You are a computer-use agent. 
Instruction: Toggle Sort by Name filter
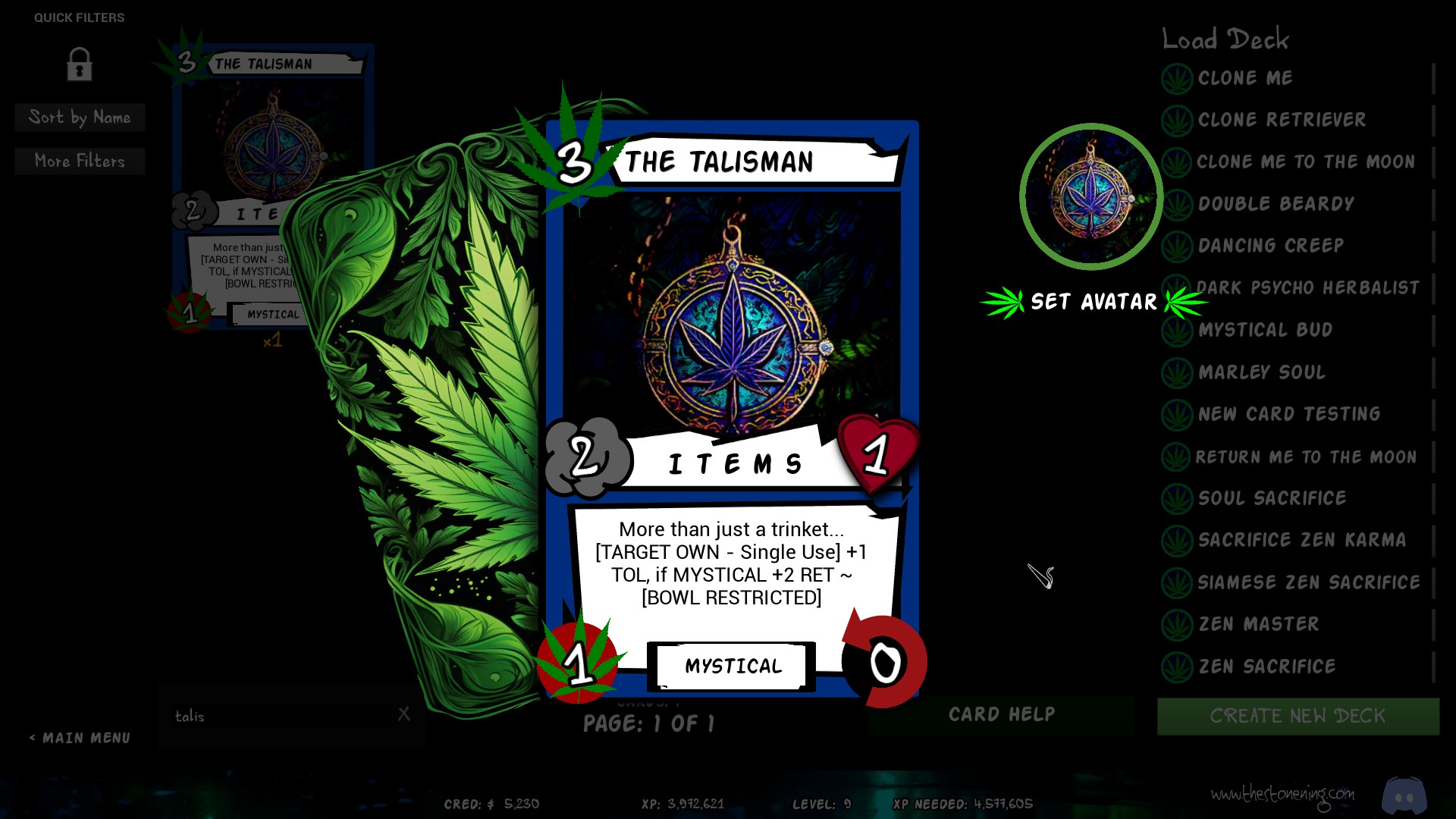tap(80, 118)
